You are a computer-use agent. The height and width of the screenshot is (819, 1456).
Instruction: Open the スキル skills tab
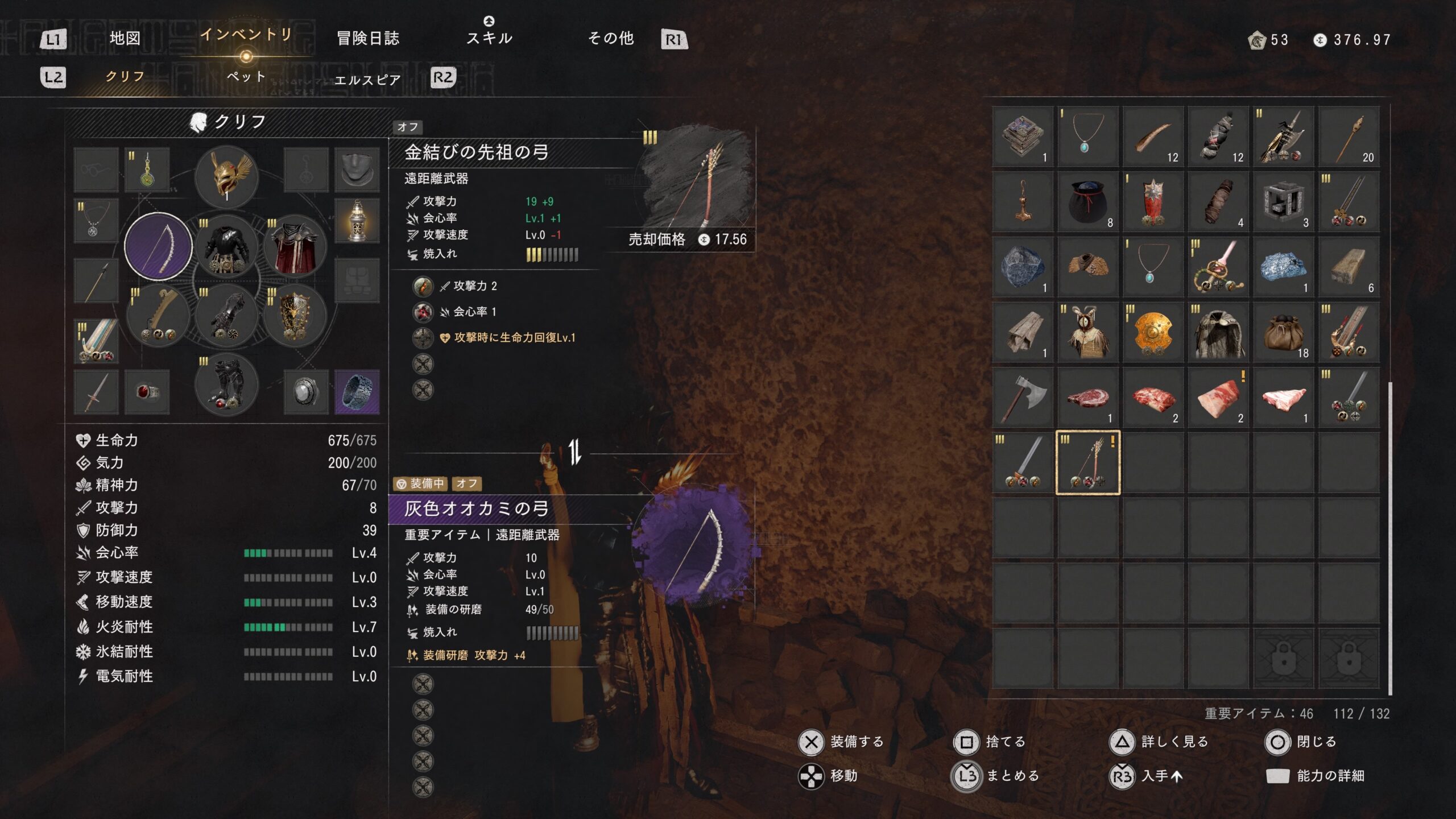click(x=489, y=38)
